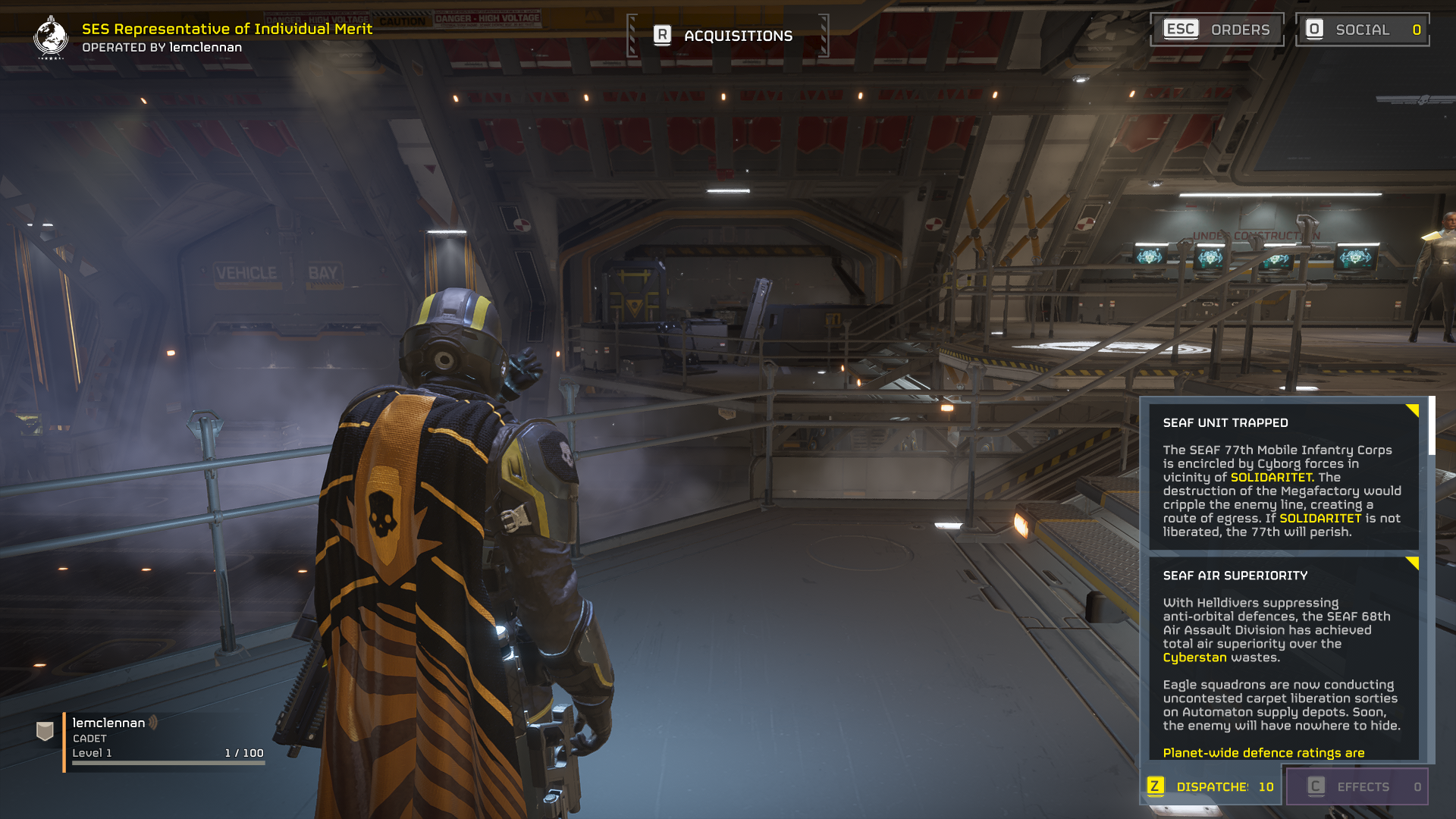Toggle the Dispatches panel
Viewport: 1456px width, 819px height.
(1212, 786)
